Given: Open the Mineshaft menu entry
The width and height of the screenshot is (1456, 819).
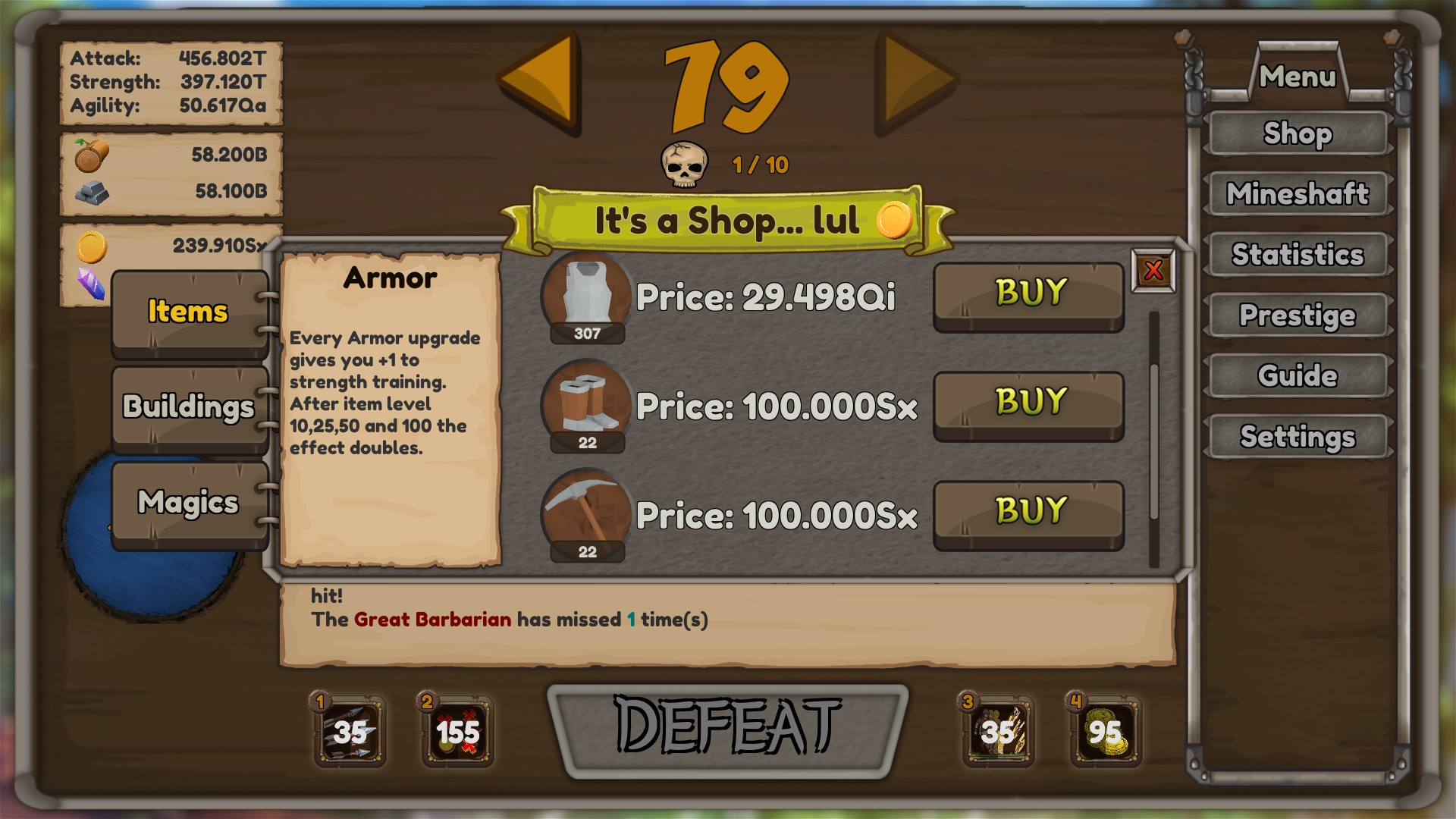Looking at the screenshot, I should coord(1298,194).
